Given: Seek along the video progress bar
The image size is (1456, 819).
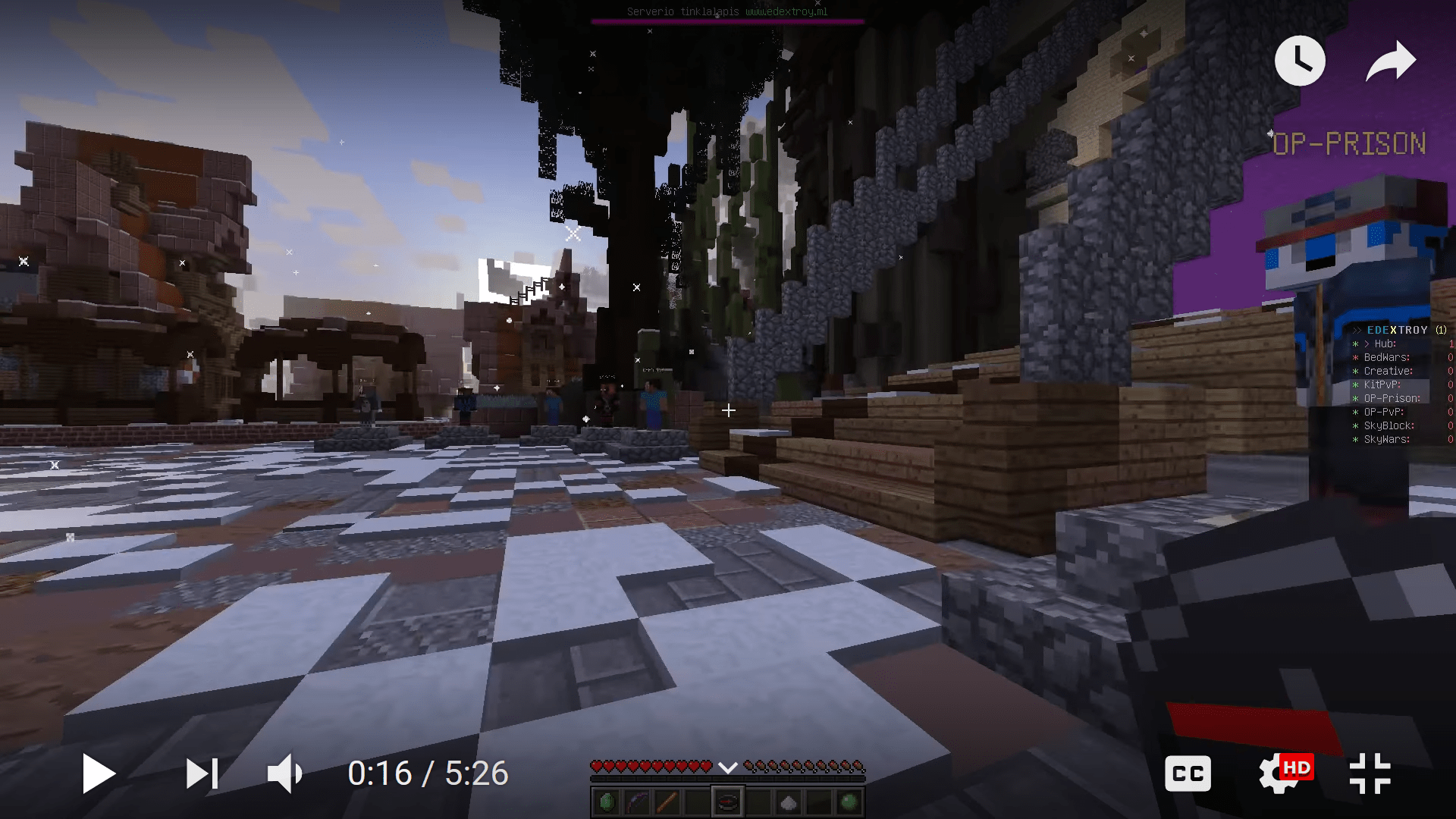Looking at the screenshot, I should [728, 739].
